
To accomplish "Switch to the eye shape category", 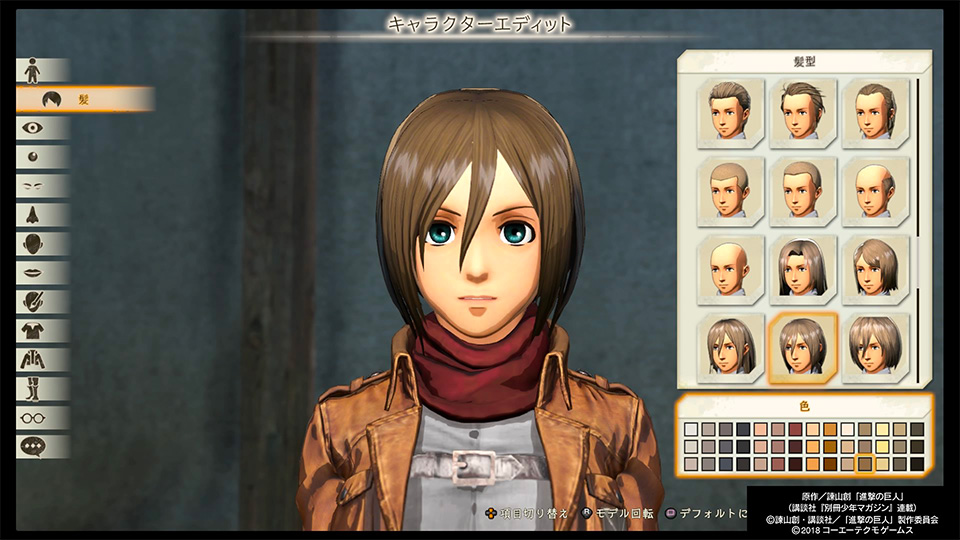I will click(x=33, y=128).
